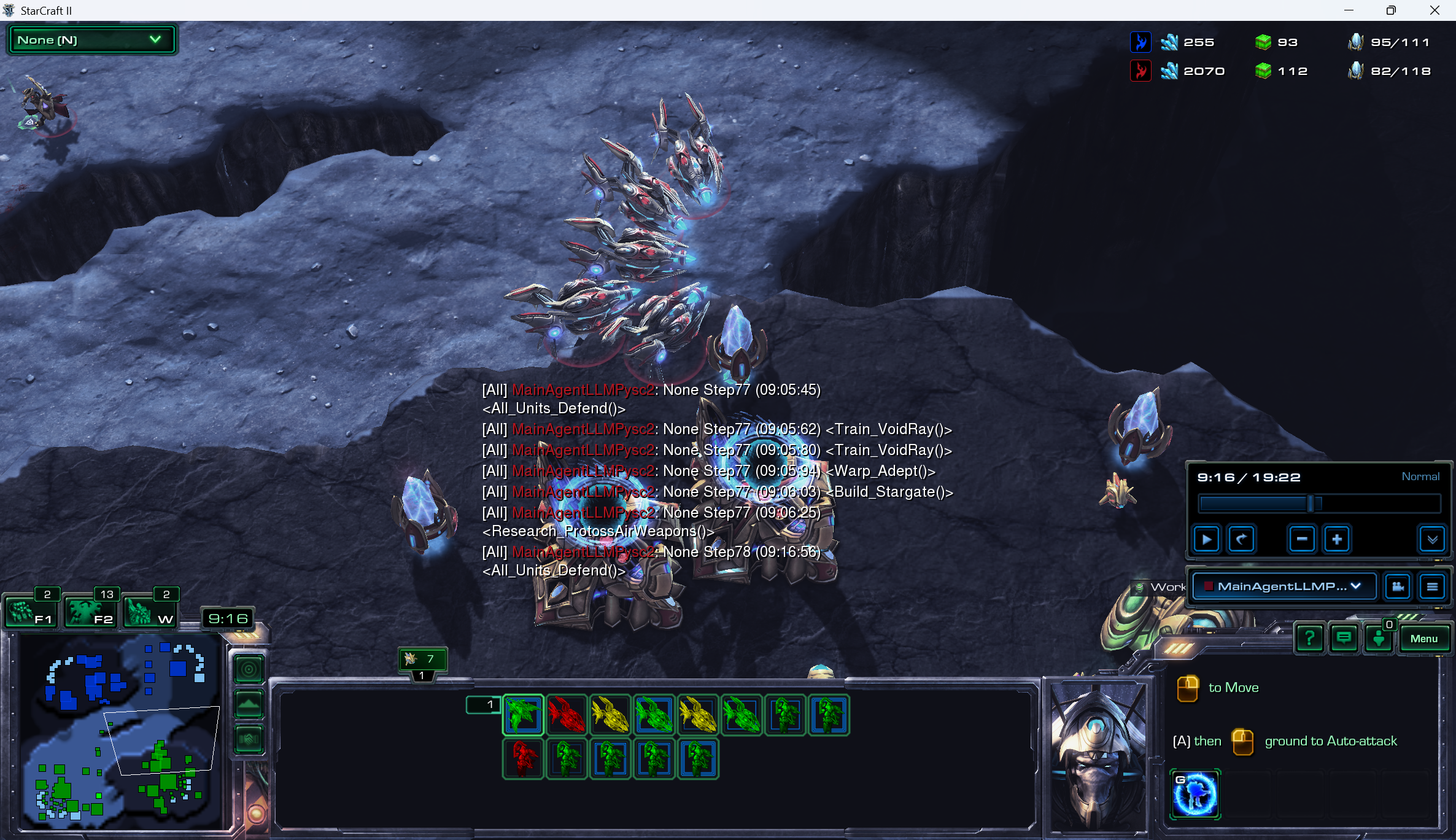Click the replay timeline progress bar
This screenshot has width=1456, height=840.
(x=1319, y=504)
